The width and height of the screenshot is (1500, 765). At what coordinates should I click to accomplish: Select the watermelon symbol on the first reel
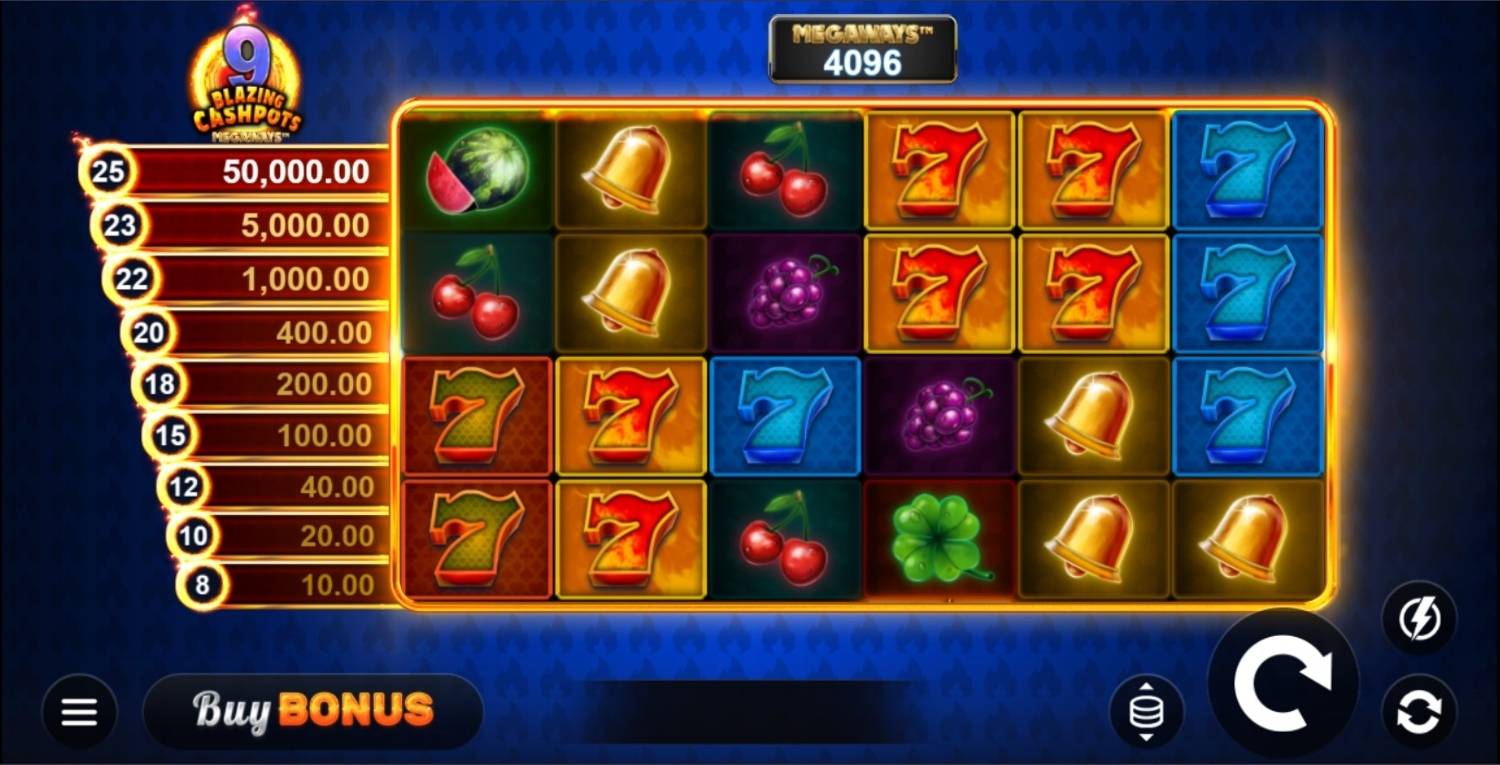477,171
